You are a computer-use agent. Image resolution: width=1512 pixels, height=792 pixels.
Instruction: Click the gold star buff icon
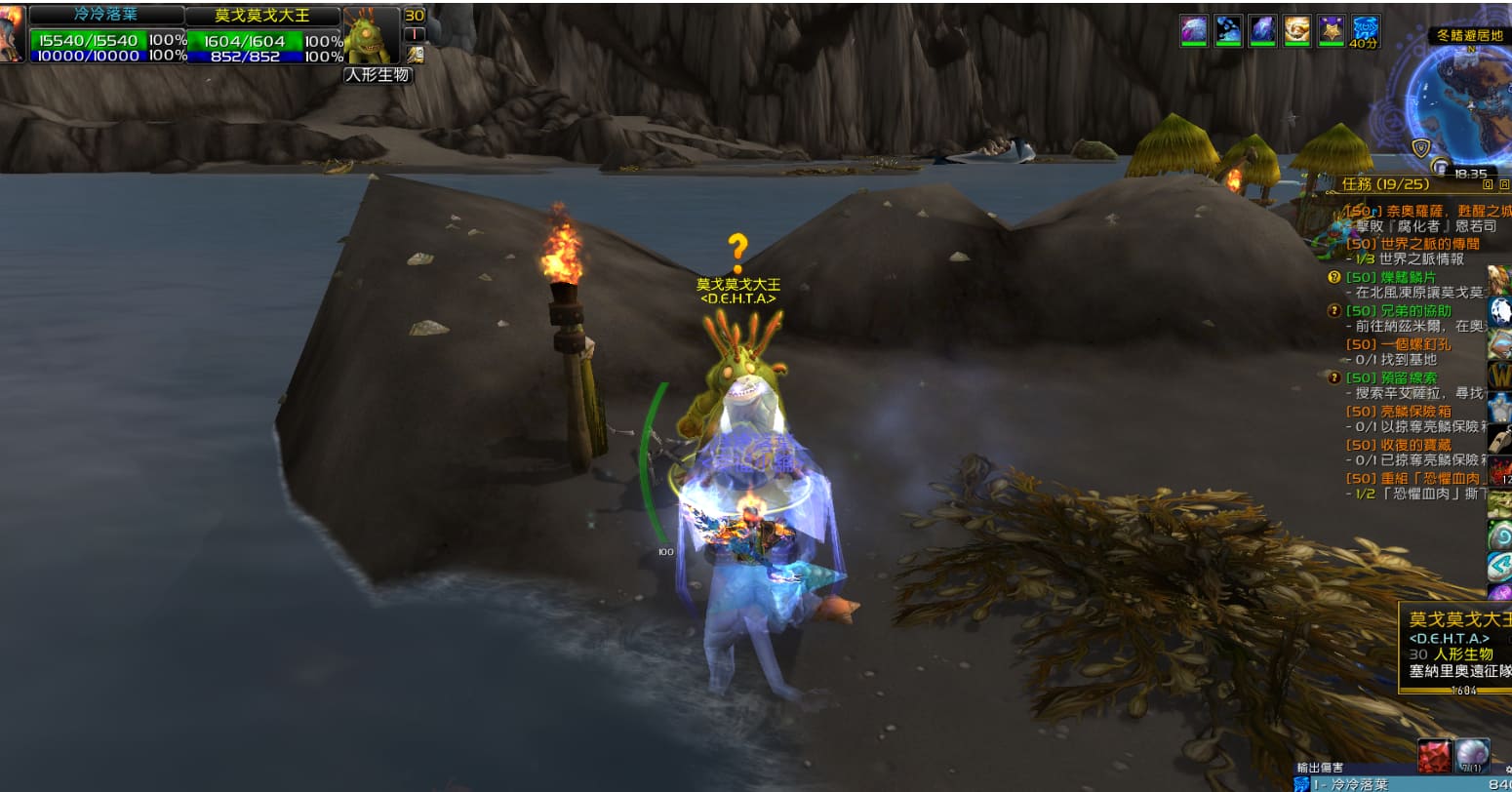point(1331,29)
